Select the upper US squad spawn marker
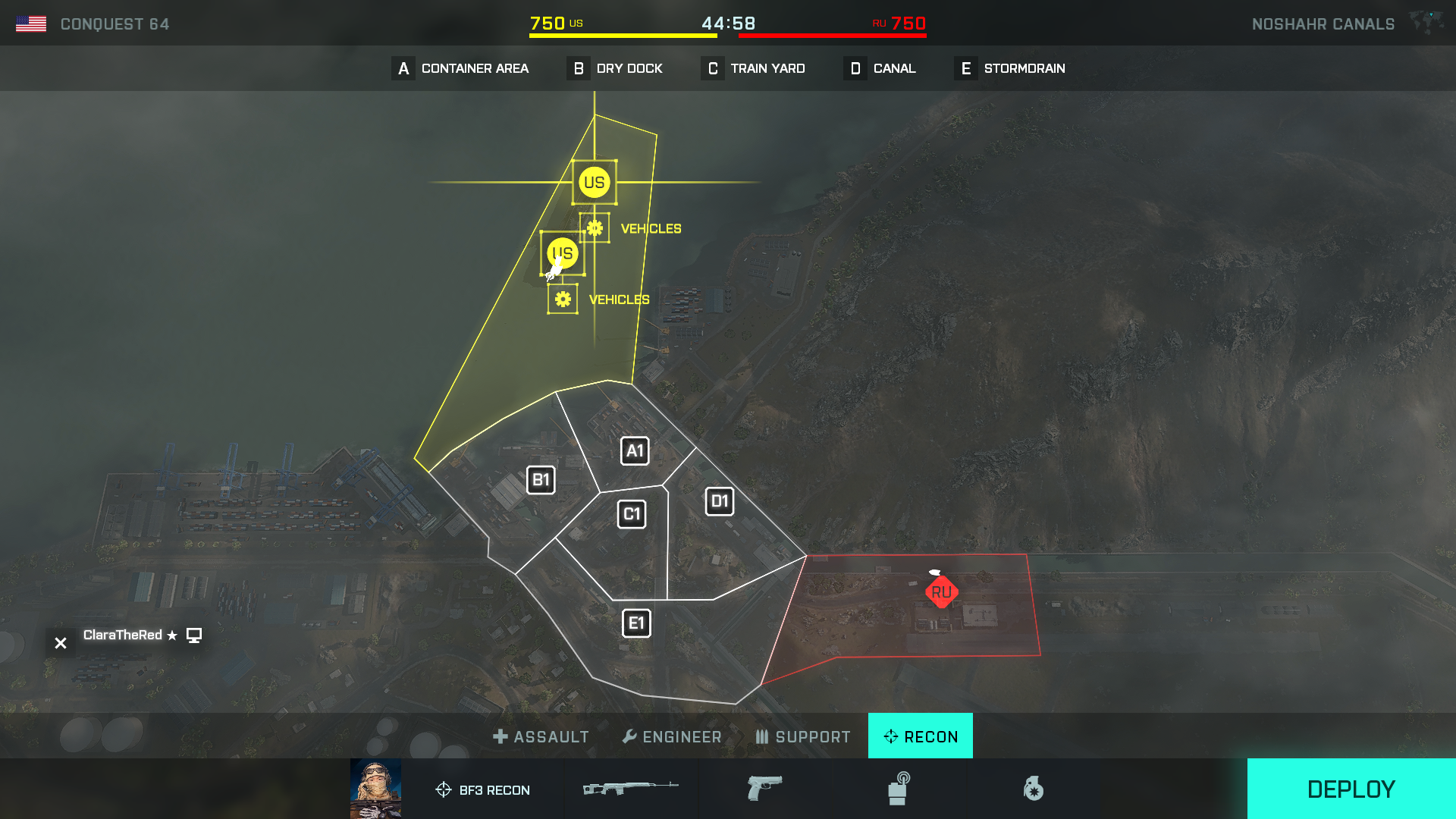This screenshot has height=819, width=1456. tap(595, 182)
